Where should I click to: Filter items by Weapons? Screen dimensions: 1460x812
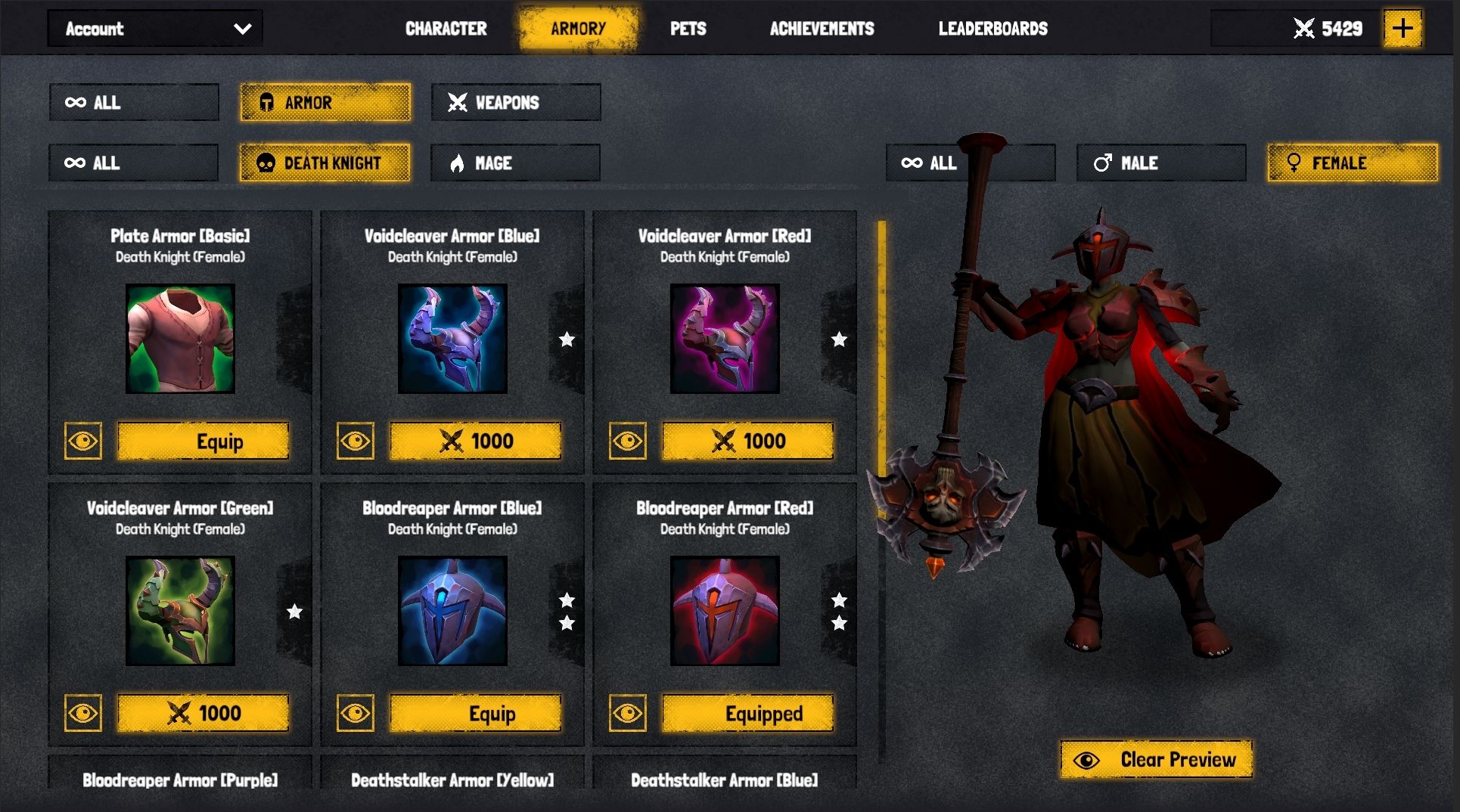pyautogui.click(x=516, y=102)
